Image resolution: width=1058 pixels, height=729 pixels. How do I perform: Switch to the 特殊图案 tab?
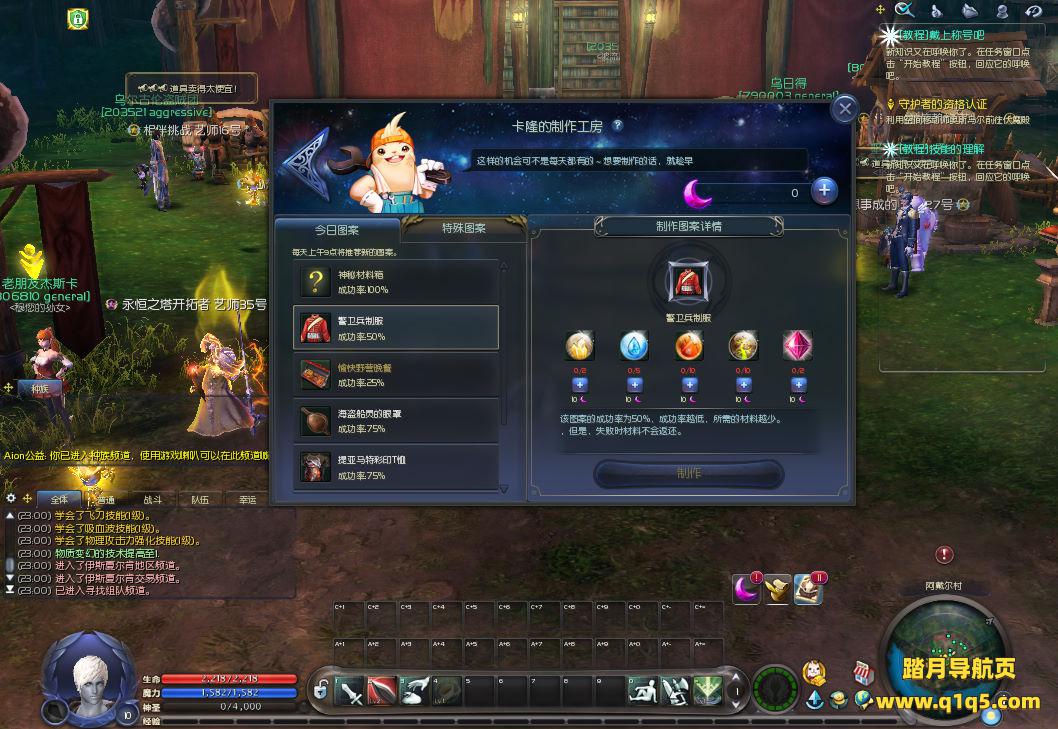[464, 228]
